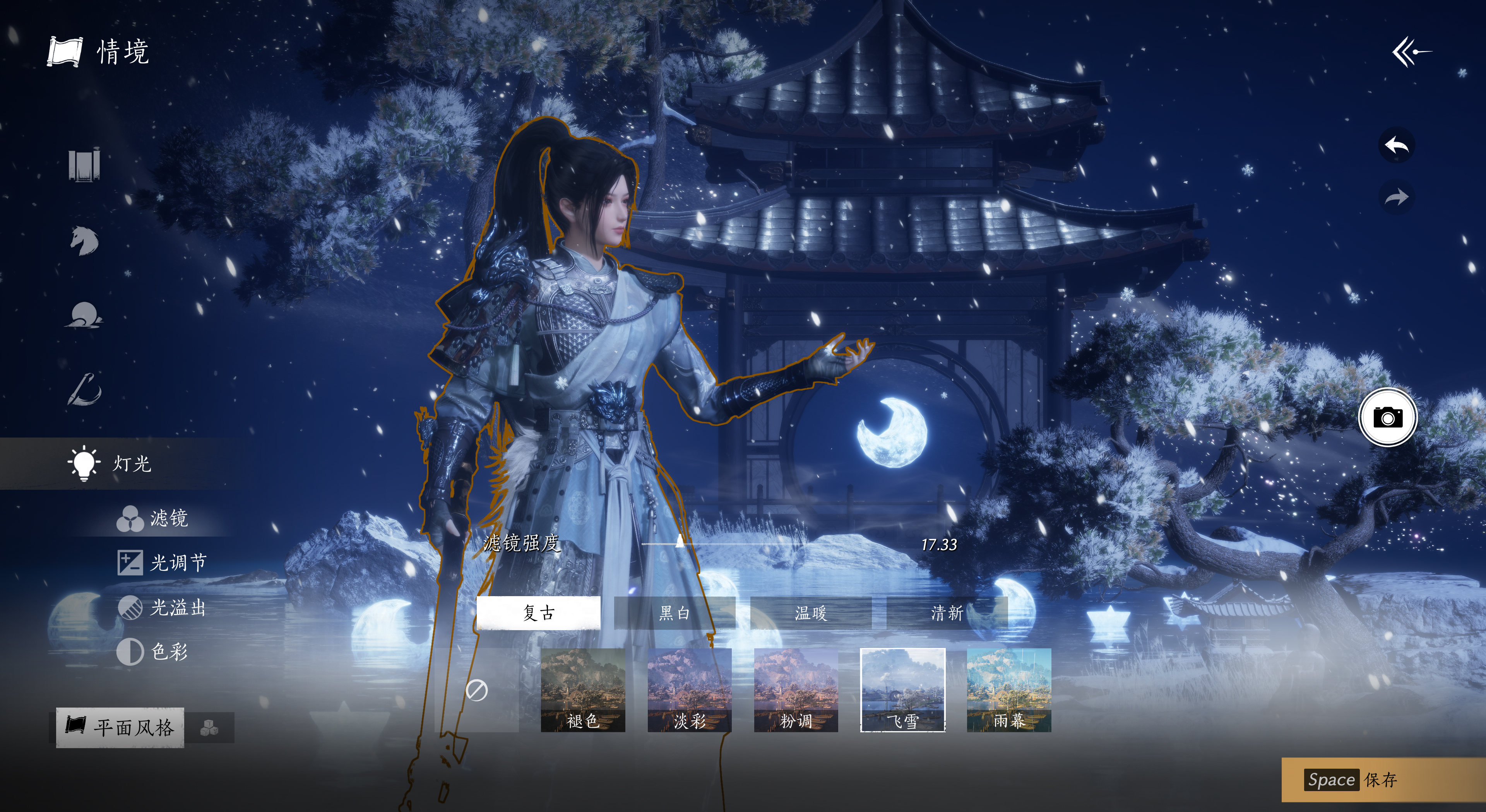Open the 光调节 light adjustment option
The width and height of the screenshot is (1486, 812).
[162, 562]
